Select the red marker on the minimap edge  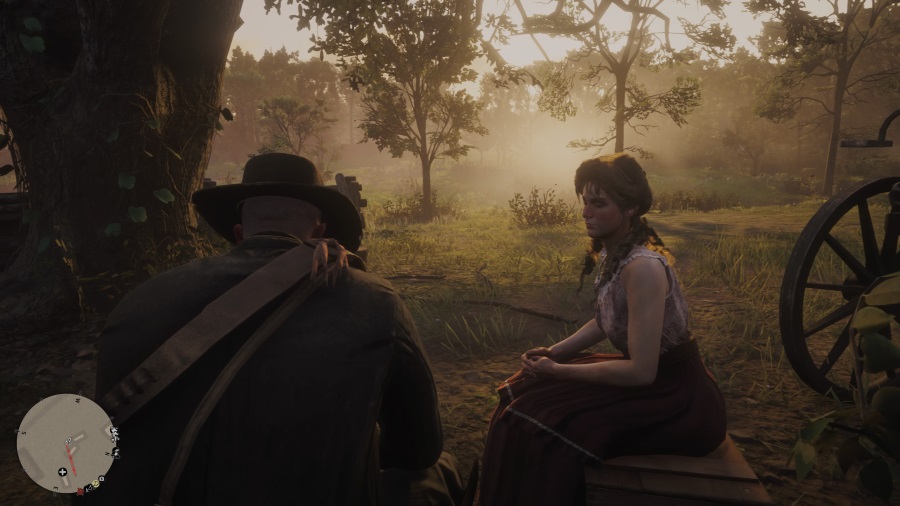pos(80,492)
